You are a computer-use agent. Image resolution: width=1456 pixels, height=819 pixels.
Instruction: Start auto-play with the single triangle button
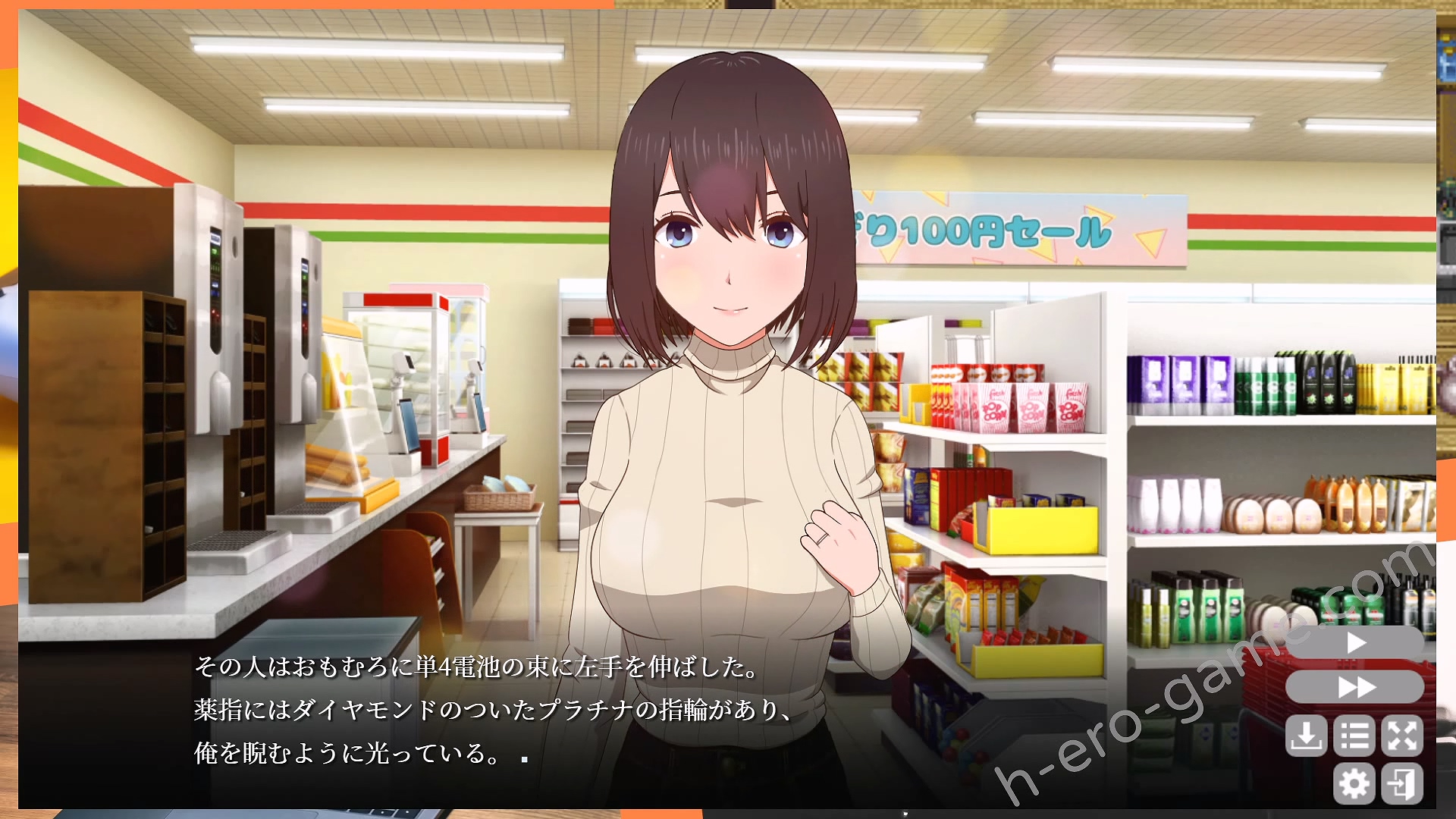click(x=1355, y=643)
